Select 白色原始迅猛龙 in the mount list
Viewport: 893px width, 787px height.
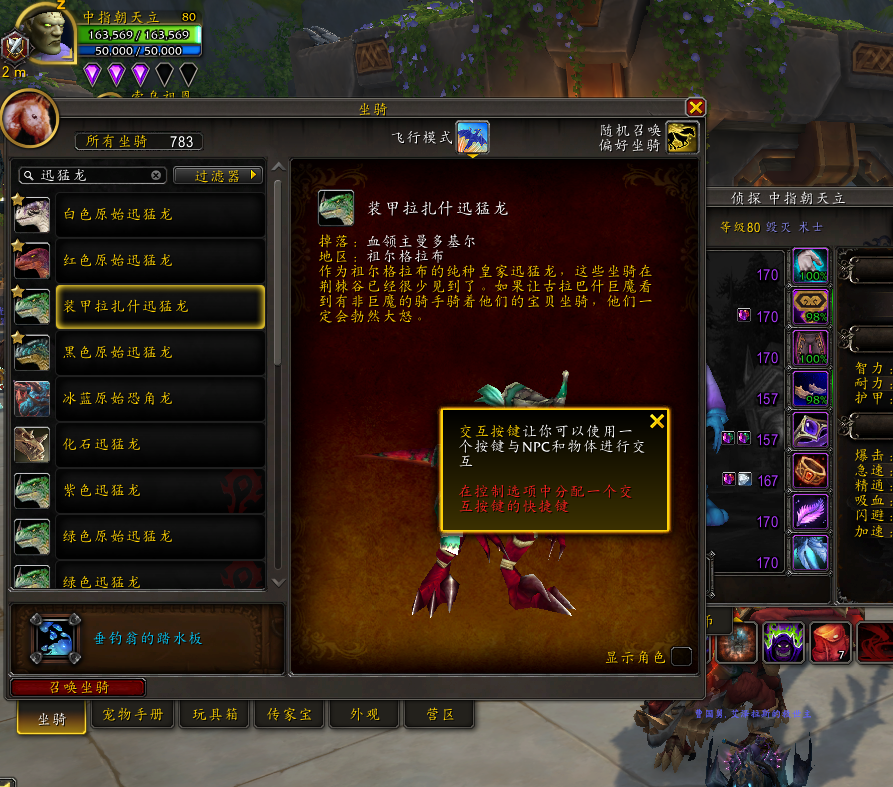point(139,214)
